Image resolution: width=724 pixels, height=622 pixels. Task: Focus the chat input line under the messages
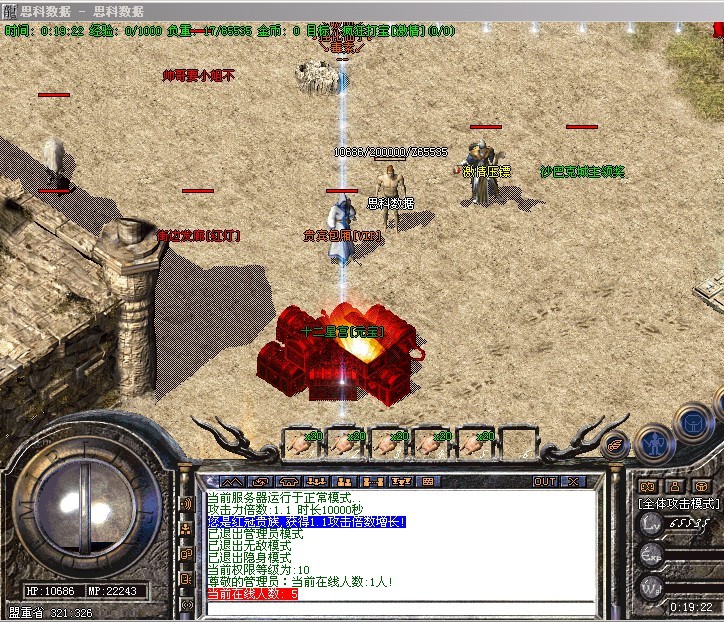(400, 607)
